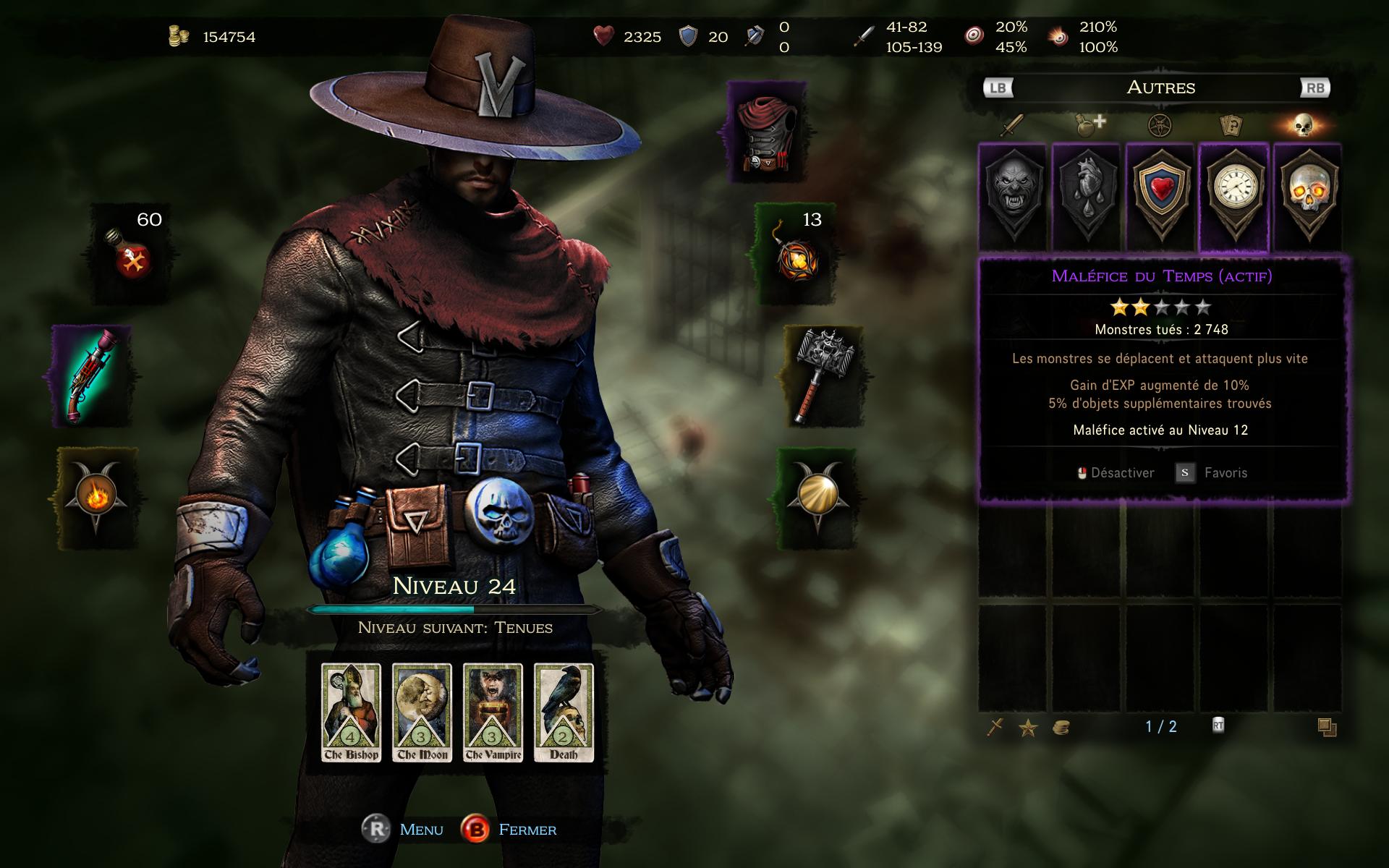Select the Death tarot card

coord(564,712)
